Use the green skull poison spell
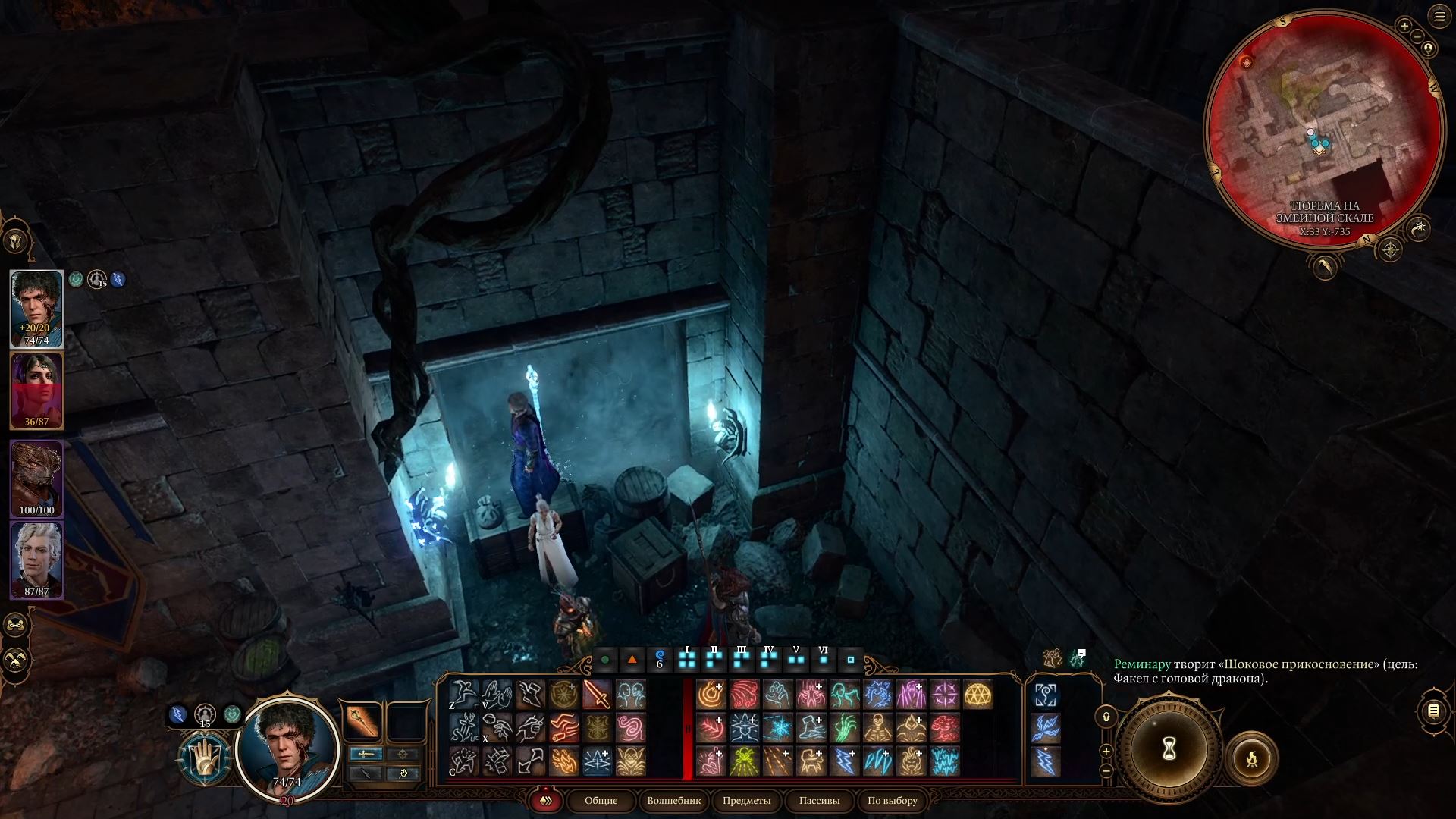The image size is (1456, 819). coord(744,761)
